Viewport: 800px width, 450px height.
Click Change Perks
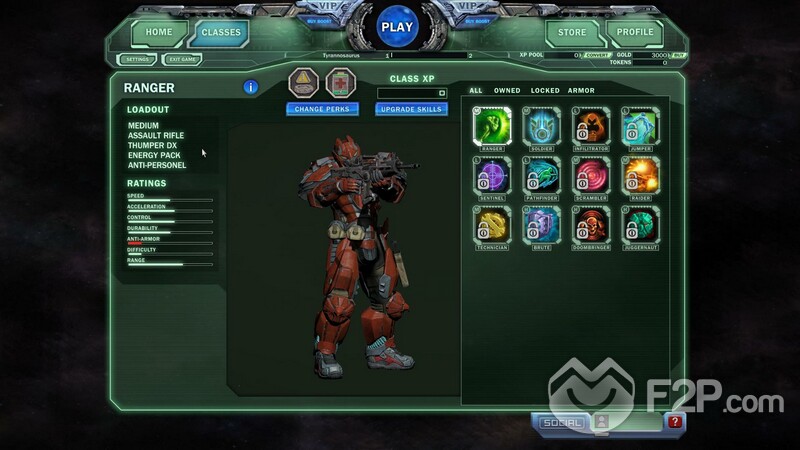(x=322, y=109)
